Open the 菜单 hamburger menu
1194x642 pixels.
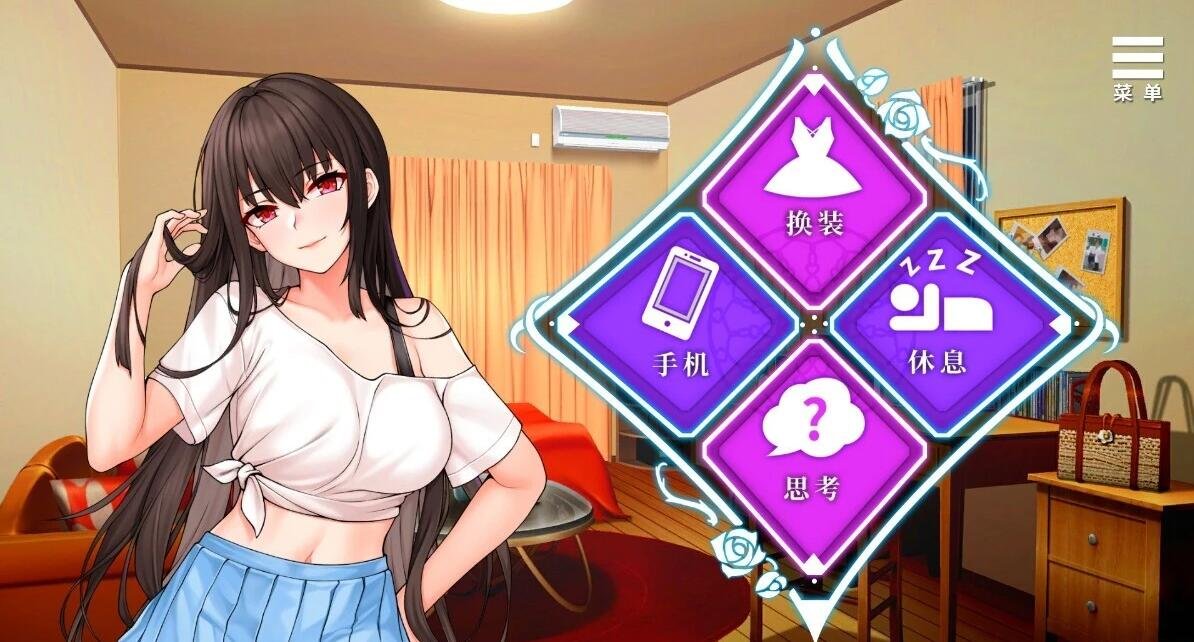coord(1138,67)
